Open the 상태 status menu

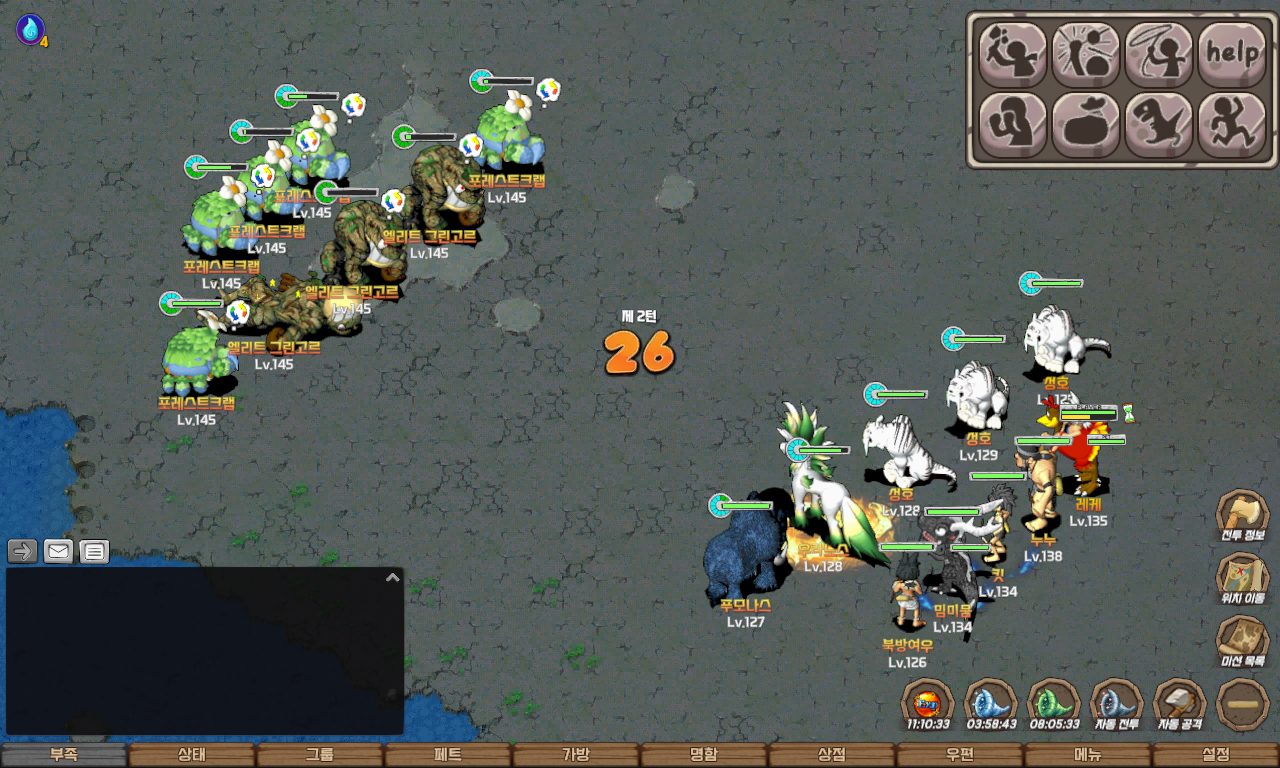(192, 755)
